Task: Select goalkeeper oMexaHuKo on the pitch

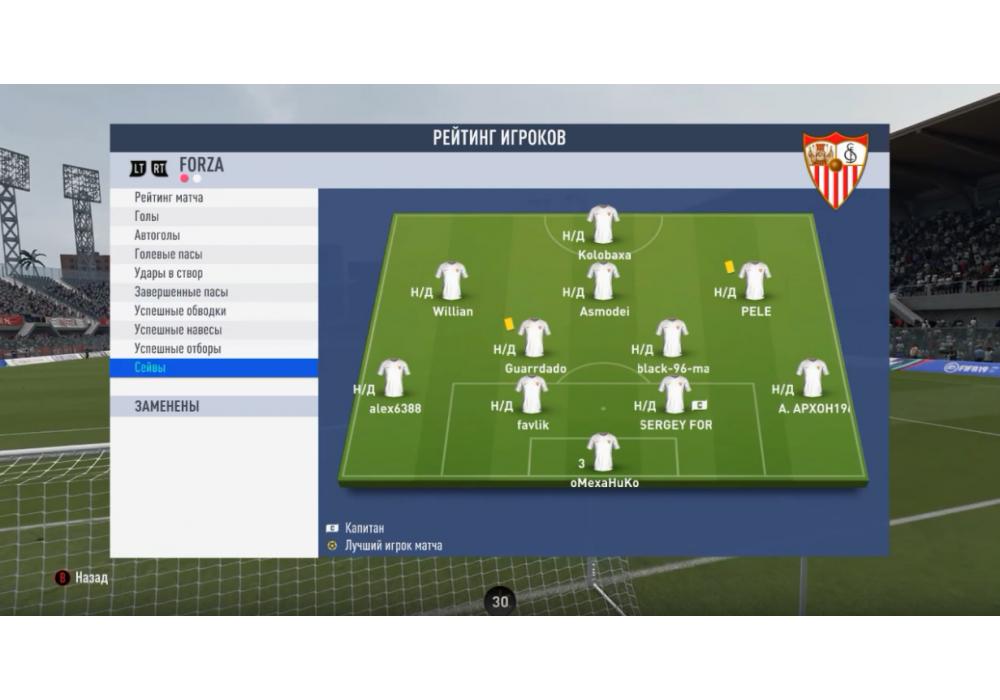Action: pos(603,453)
